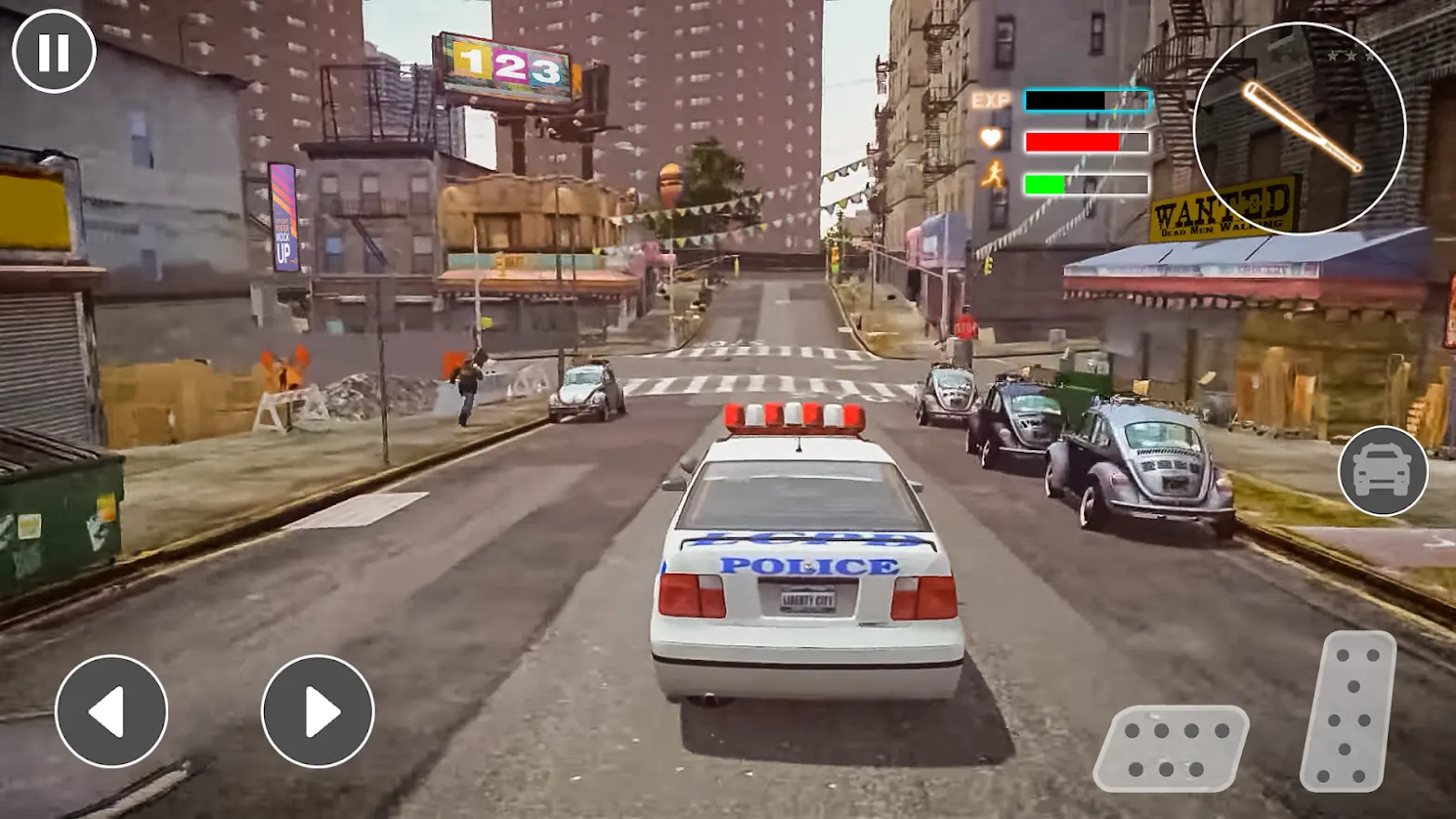1456x819 pixels.
Task: Pause the game with the pause button
Action: (54, 52)
